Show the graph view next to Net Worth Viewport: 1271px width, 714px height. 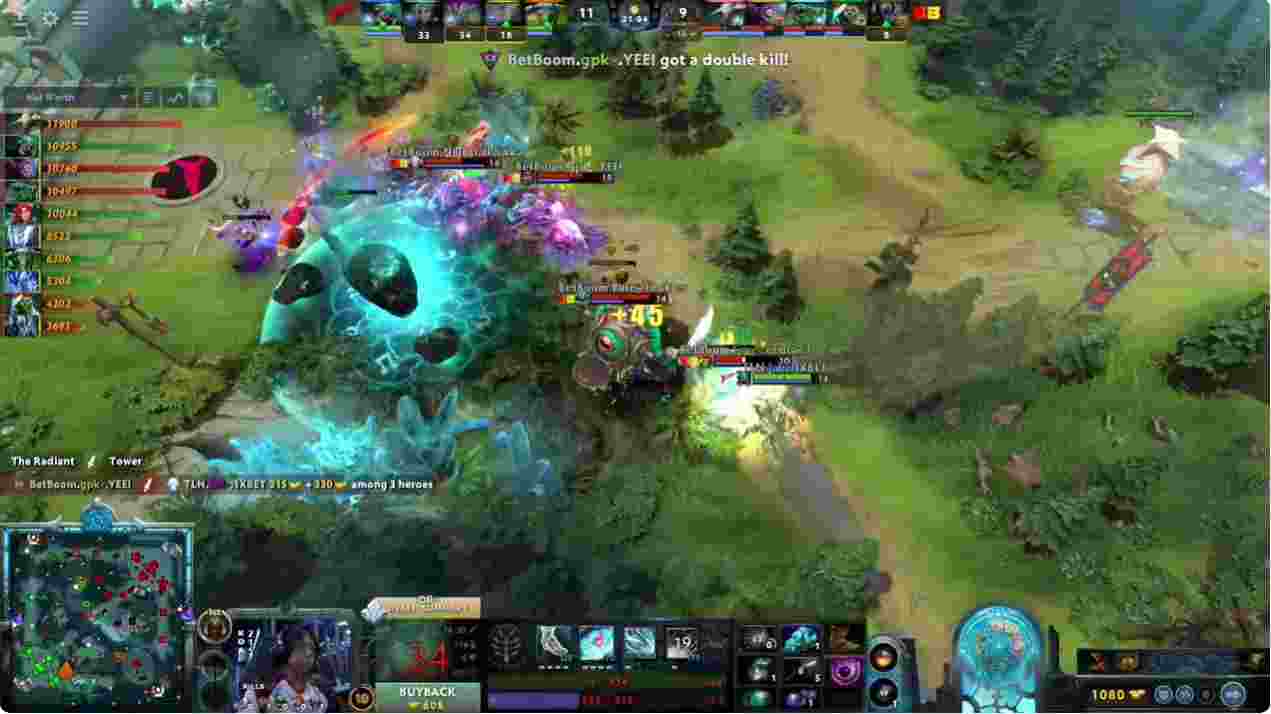(176, 98)
